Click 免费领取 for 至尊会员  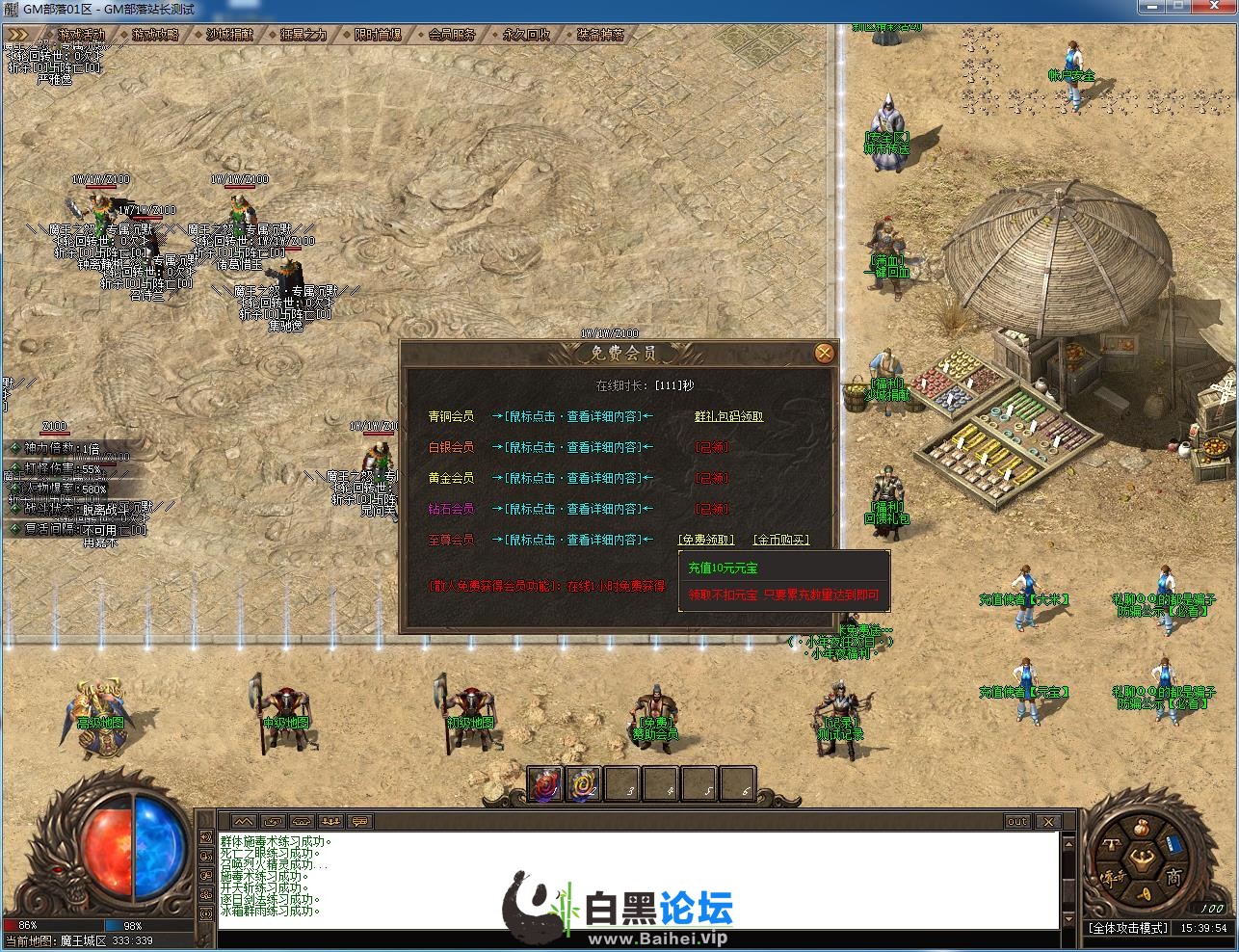[x=706, y=540]
